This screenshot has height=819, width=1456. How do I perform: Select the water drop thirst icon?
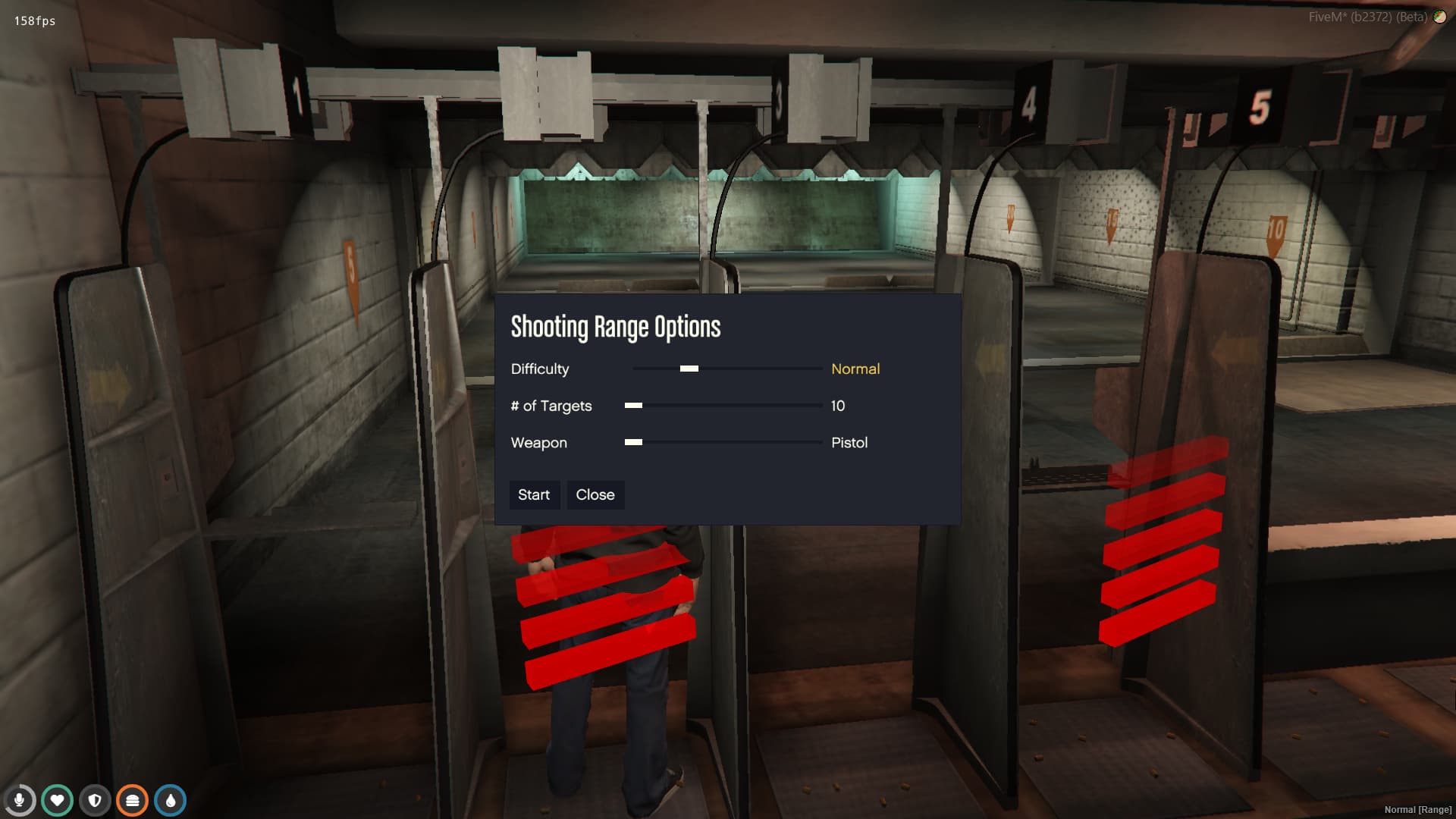(169, 799)
